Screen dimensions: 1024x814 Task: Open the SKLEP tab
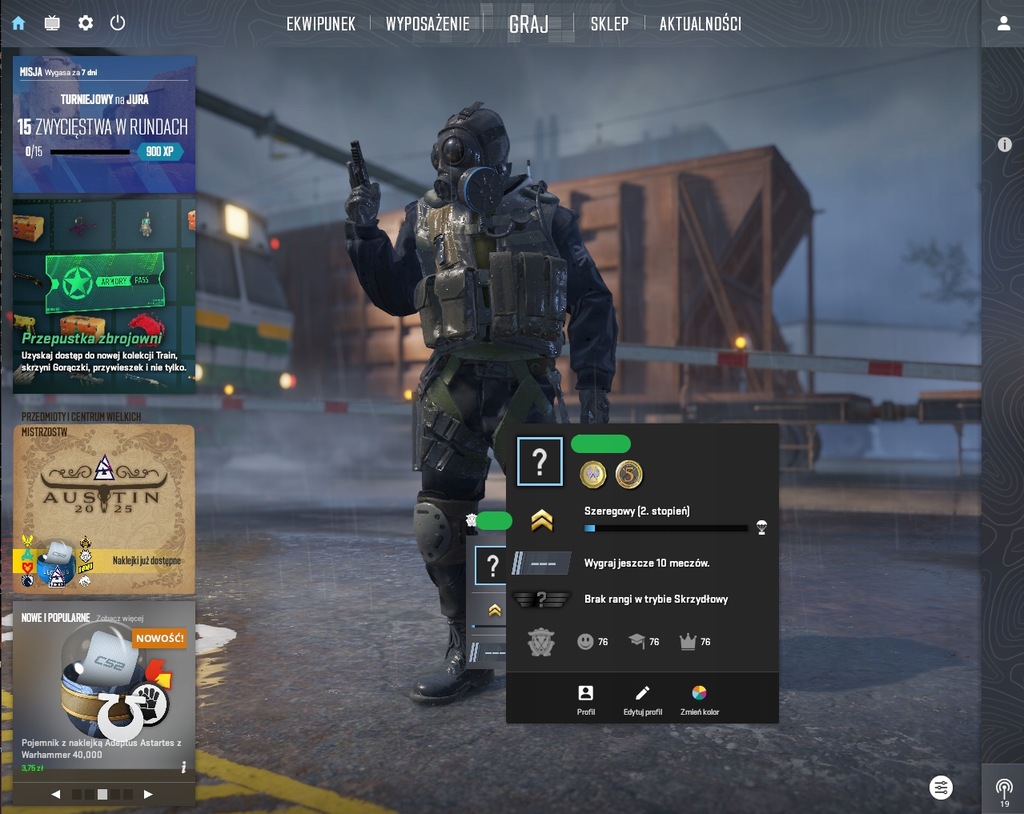(609, 24)
